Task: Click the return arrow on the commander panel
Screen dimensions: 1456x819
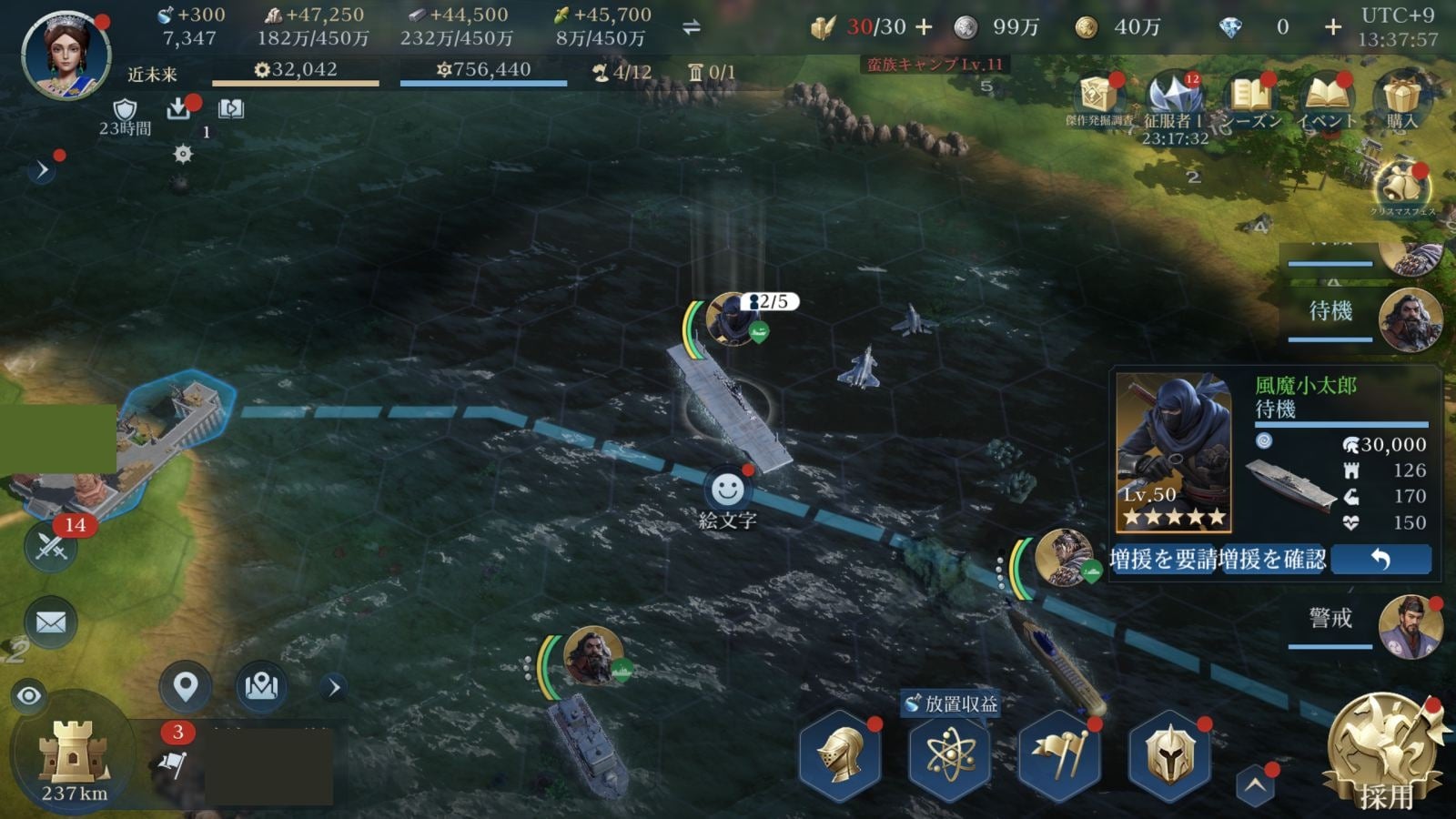Action: 1380,559
